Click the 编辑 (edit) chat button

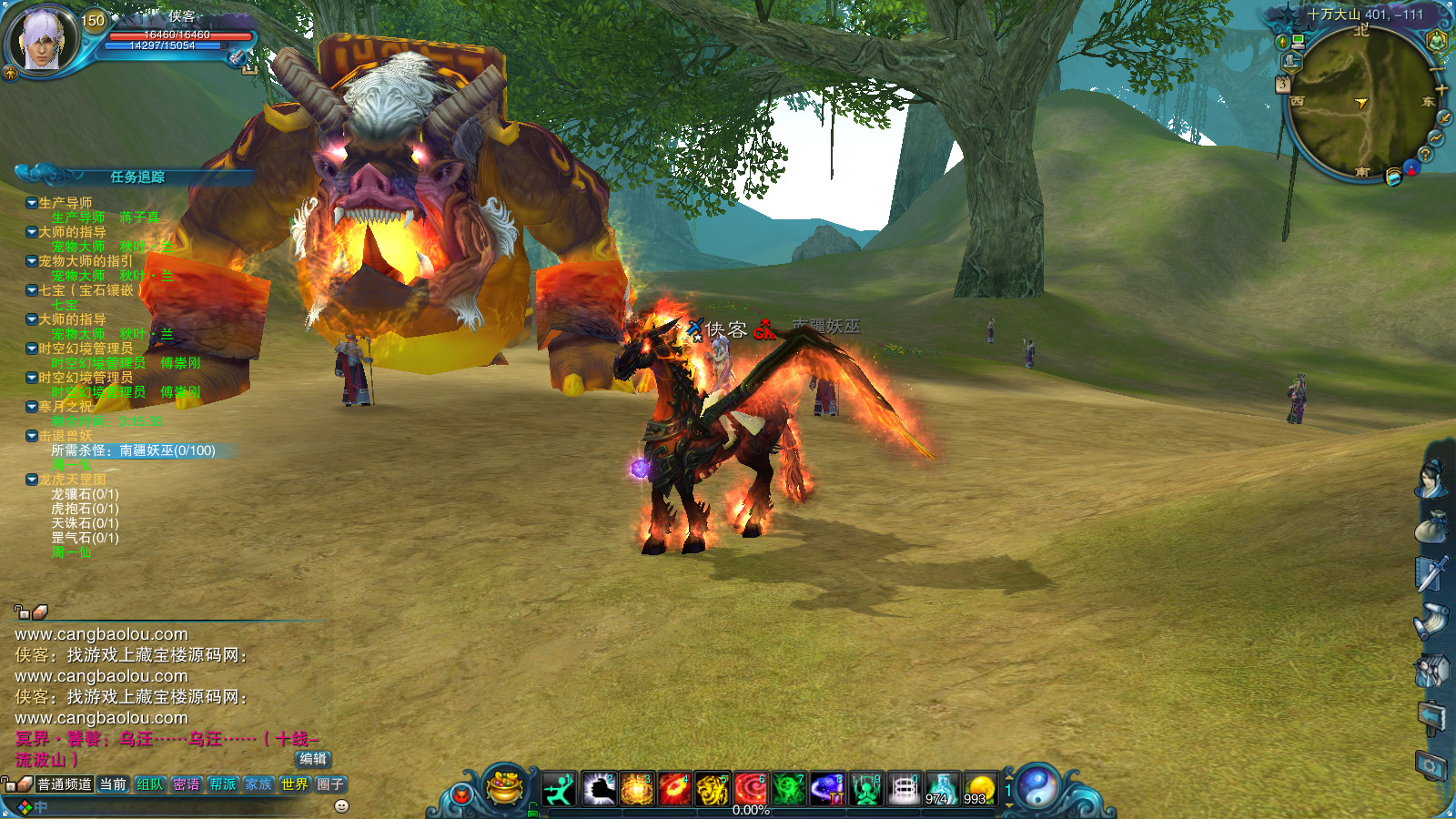(313, 759)
